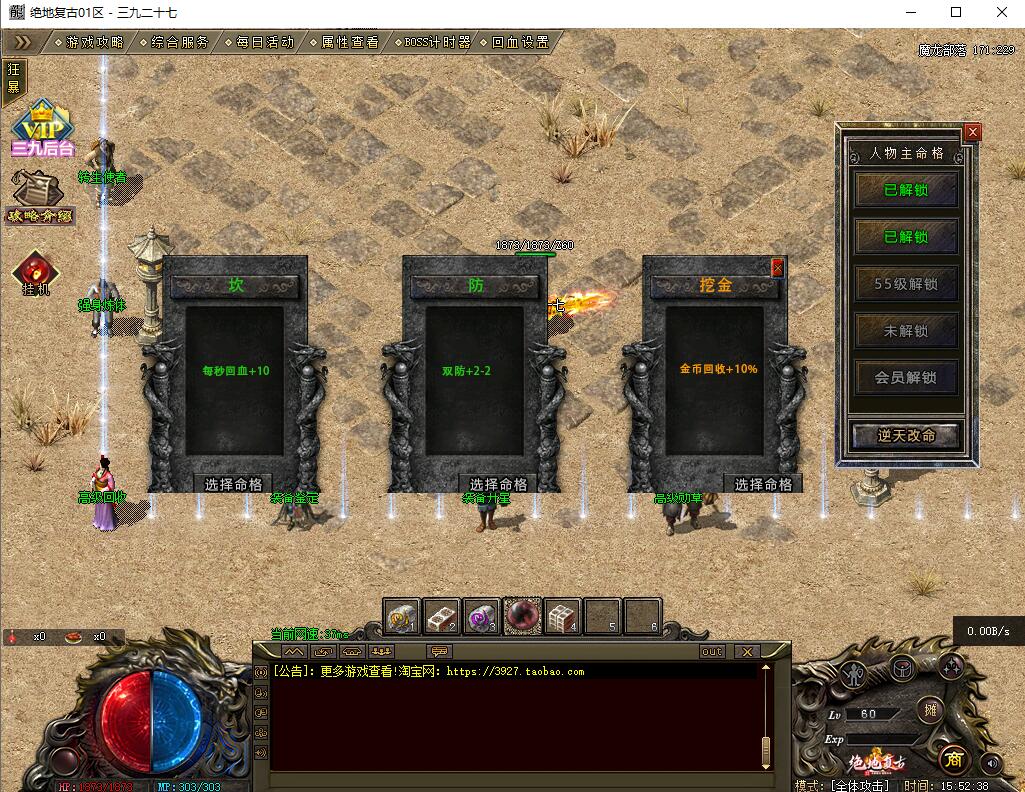Maximize the game window

[x=956, y=12]
